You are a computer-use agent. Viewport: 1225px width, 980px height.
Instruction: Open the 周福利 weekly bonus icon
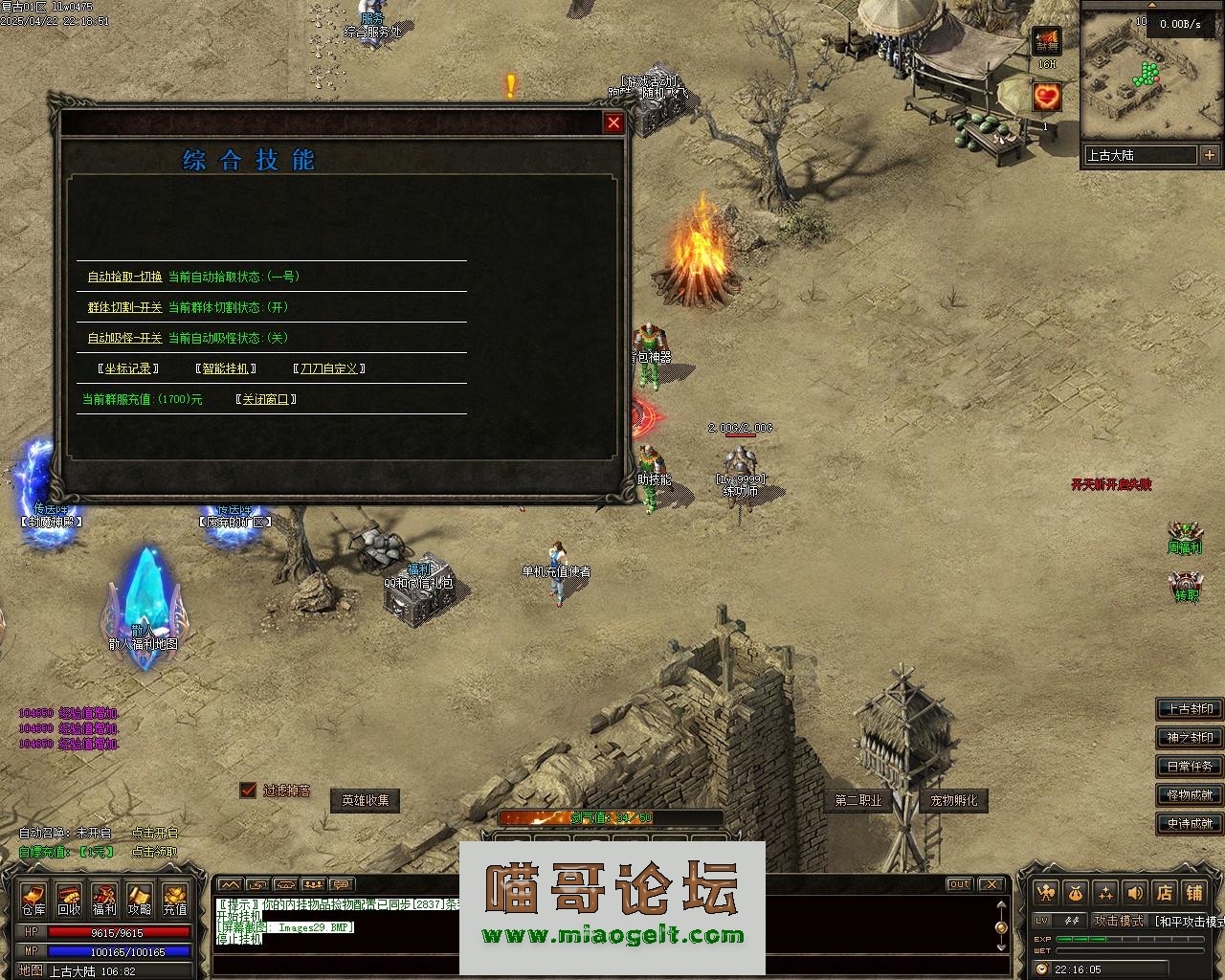pyautogui.click(x=1185, y=537)
